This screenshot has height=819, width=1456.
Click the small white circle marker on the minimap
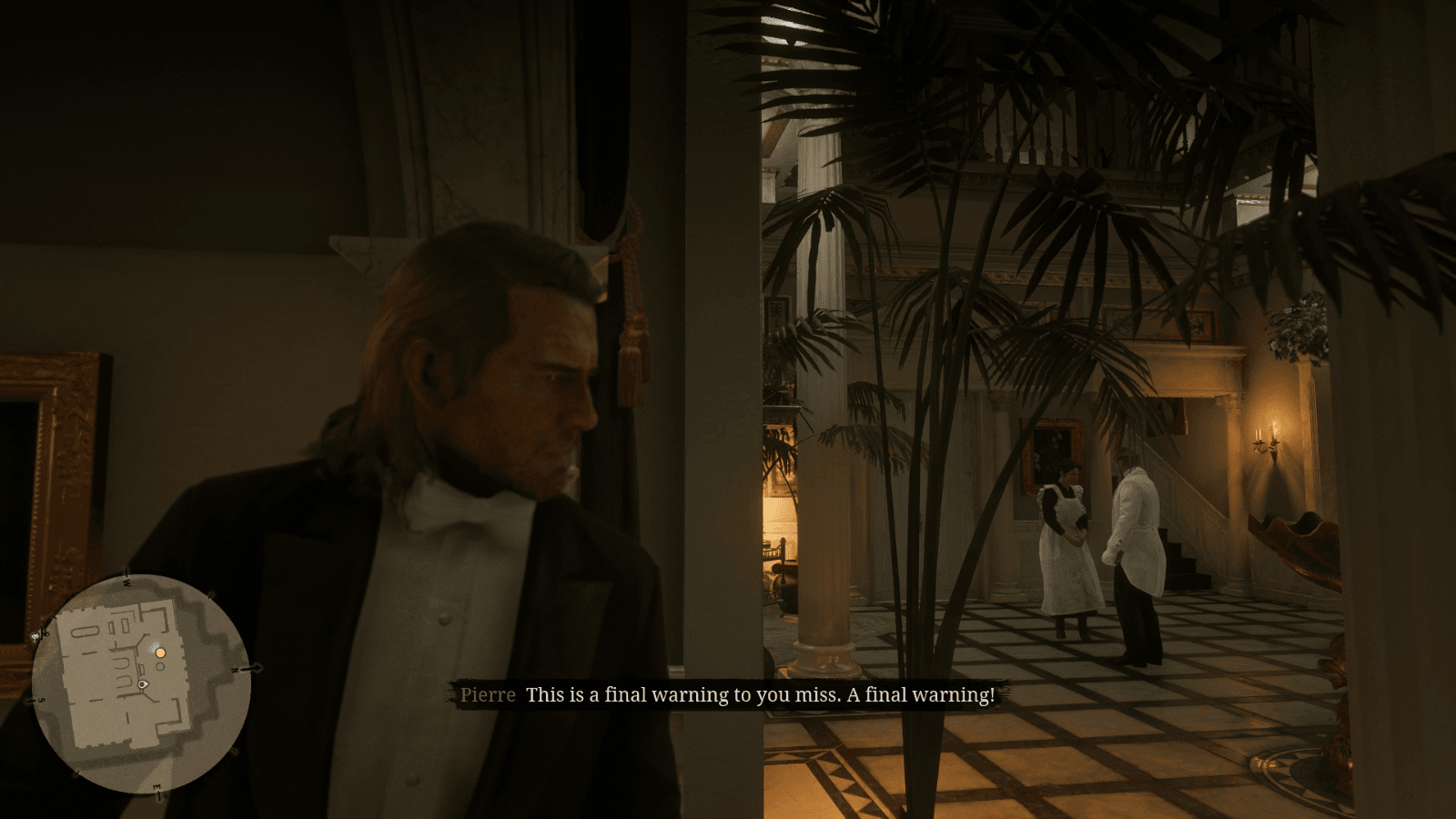click(x=160, y=666)
